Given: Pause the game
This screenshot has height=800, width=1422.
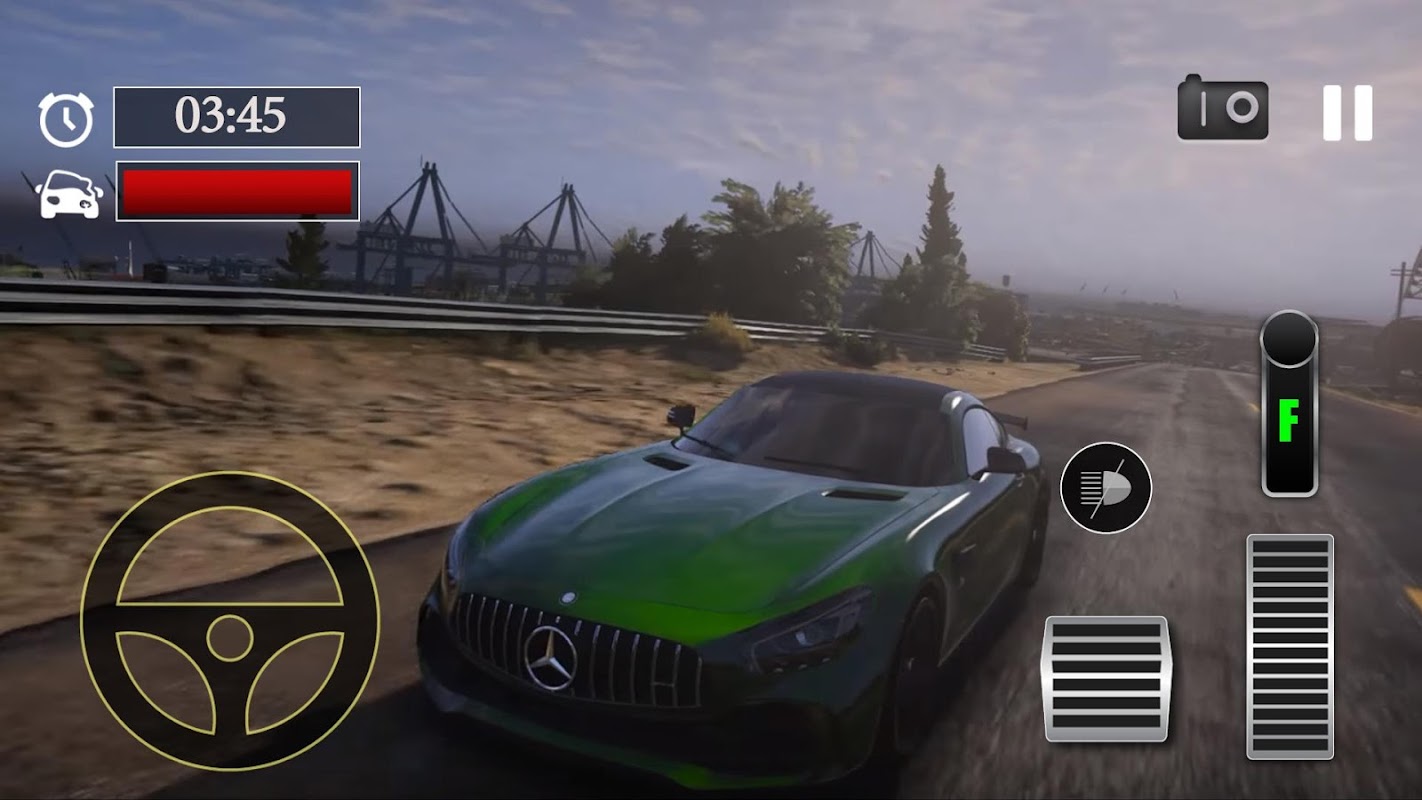Looking at the screenshot, I should pos(1347,113).
